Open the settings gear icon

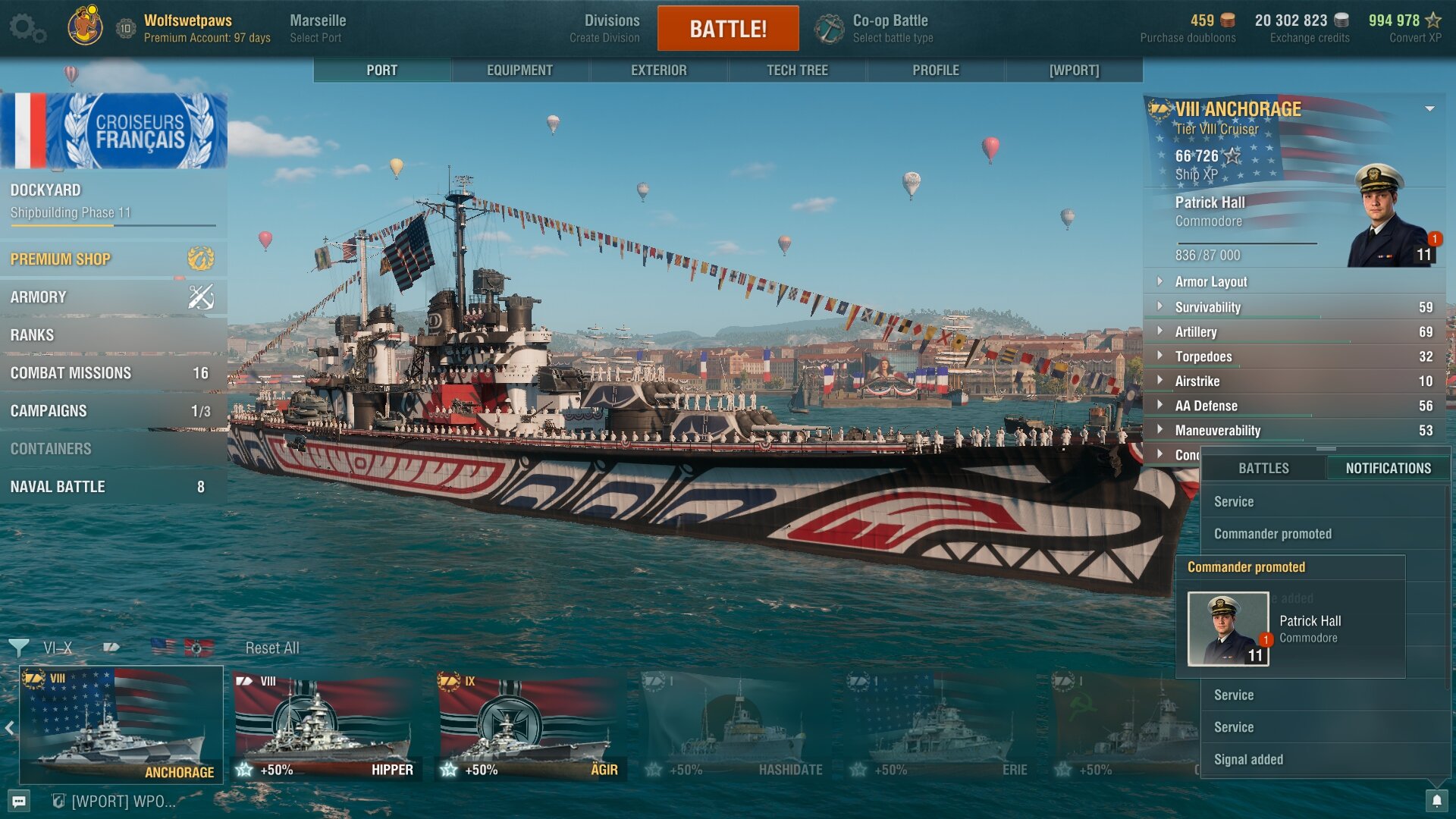coord(27,28)
